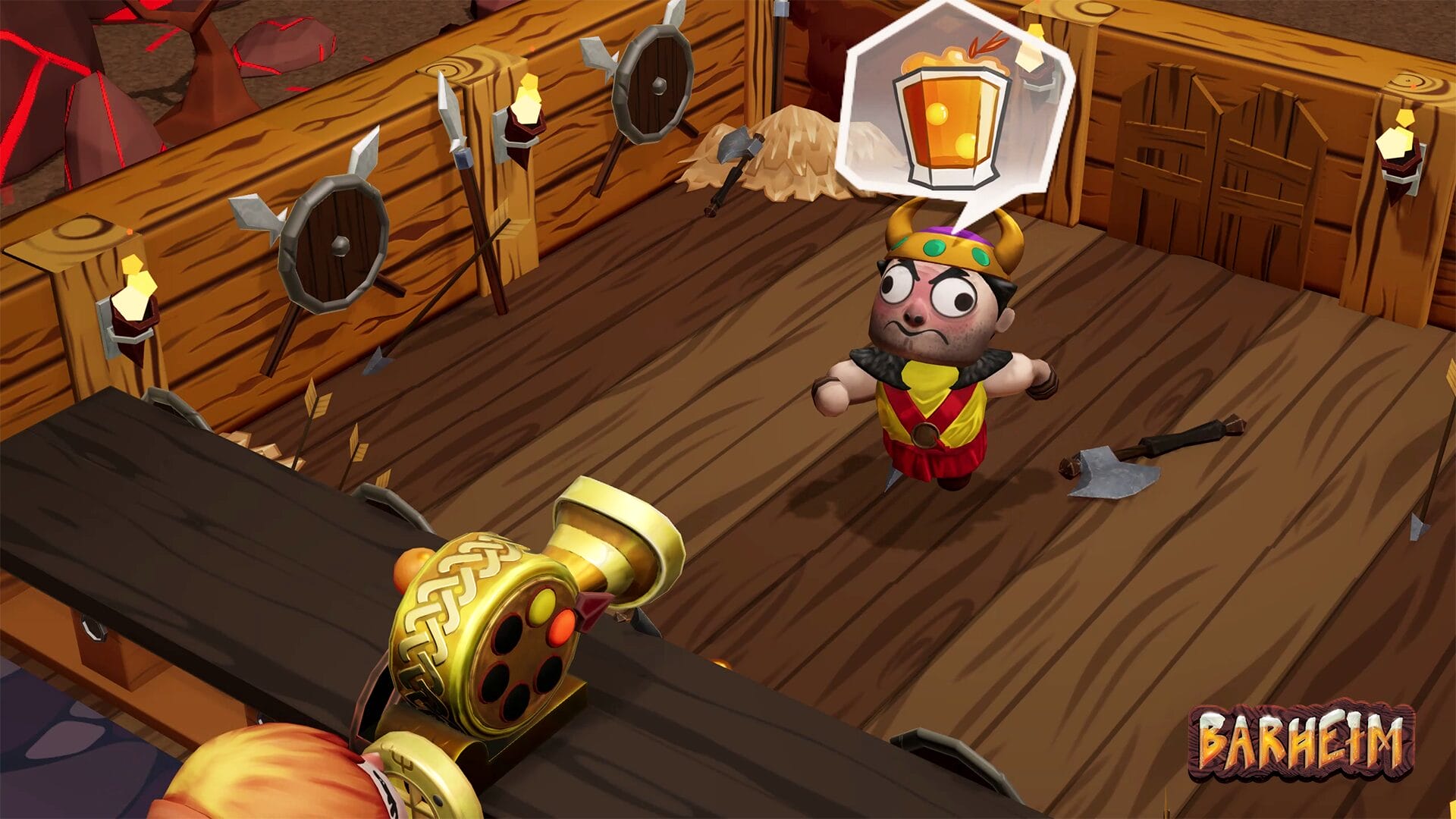Click the customer's orange drink order bubble

point(952,114)
